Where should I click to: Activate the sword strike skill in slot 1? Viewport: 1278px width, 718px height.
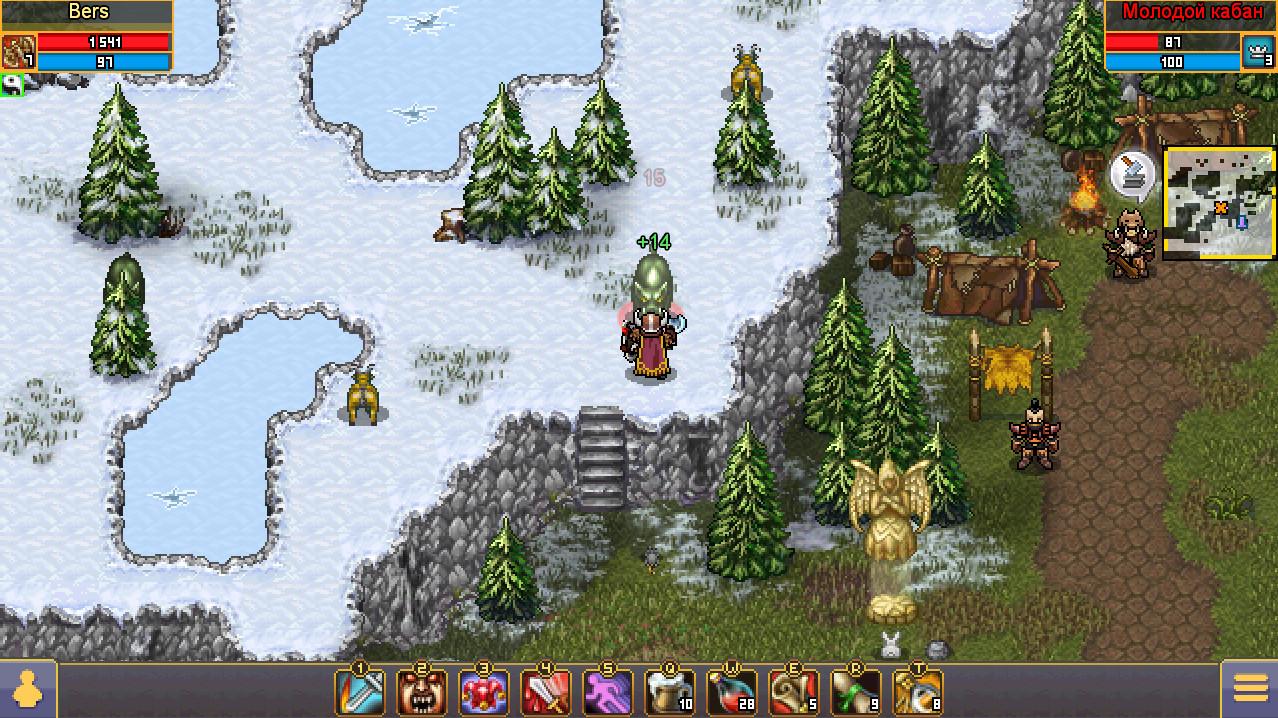tap(359, 692)
